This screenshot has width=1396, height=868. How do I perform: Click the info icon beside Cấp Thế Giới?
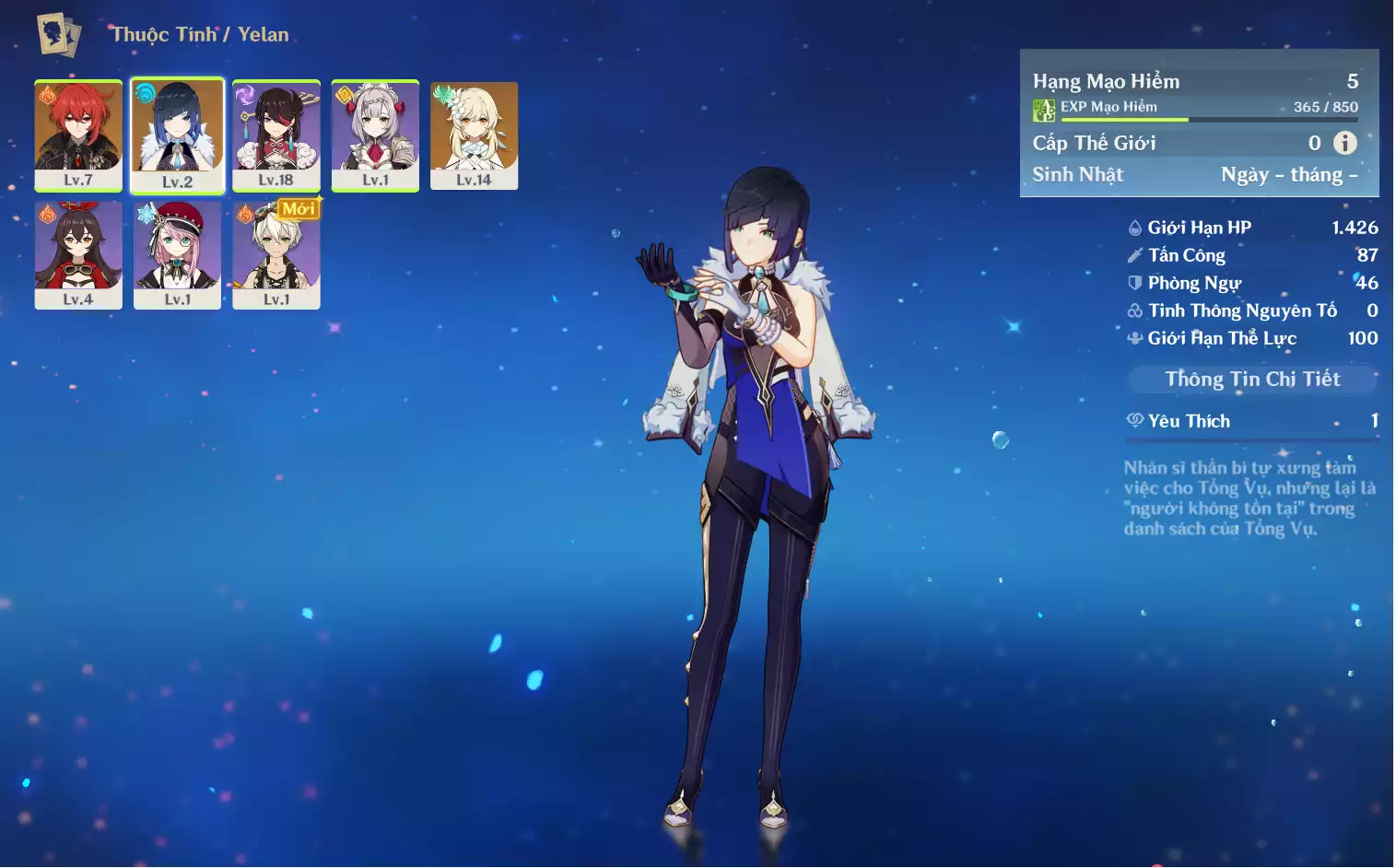click(1345, 143)
